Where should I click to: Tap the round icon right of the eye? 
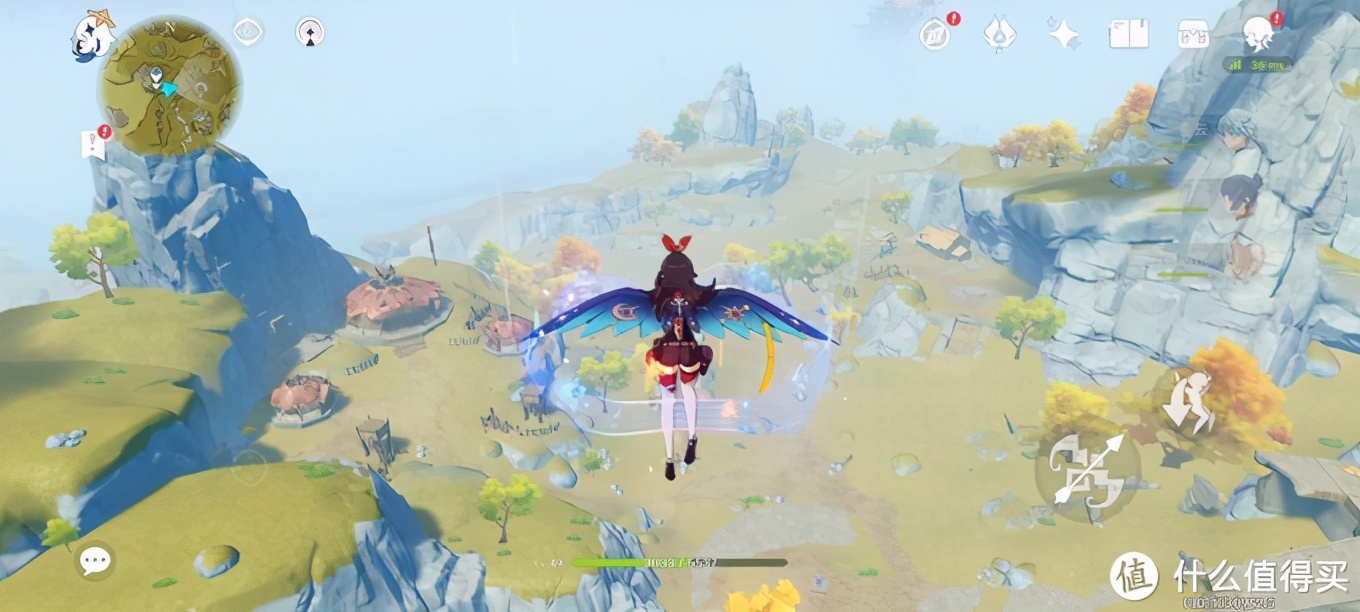(x=310, y=32)
